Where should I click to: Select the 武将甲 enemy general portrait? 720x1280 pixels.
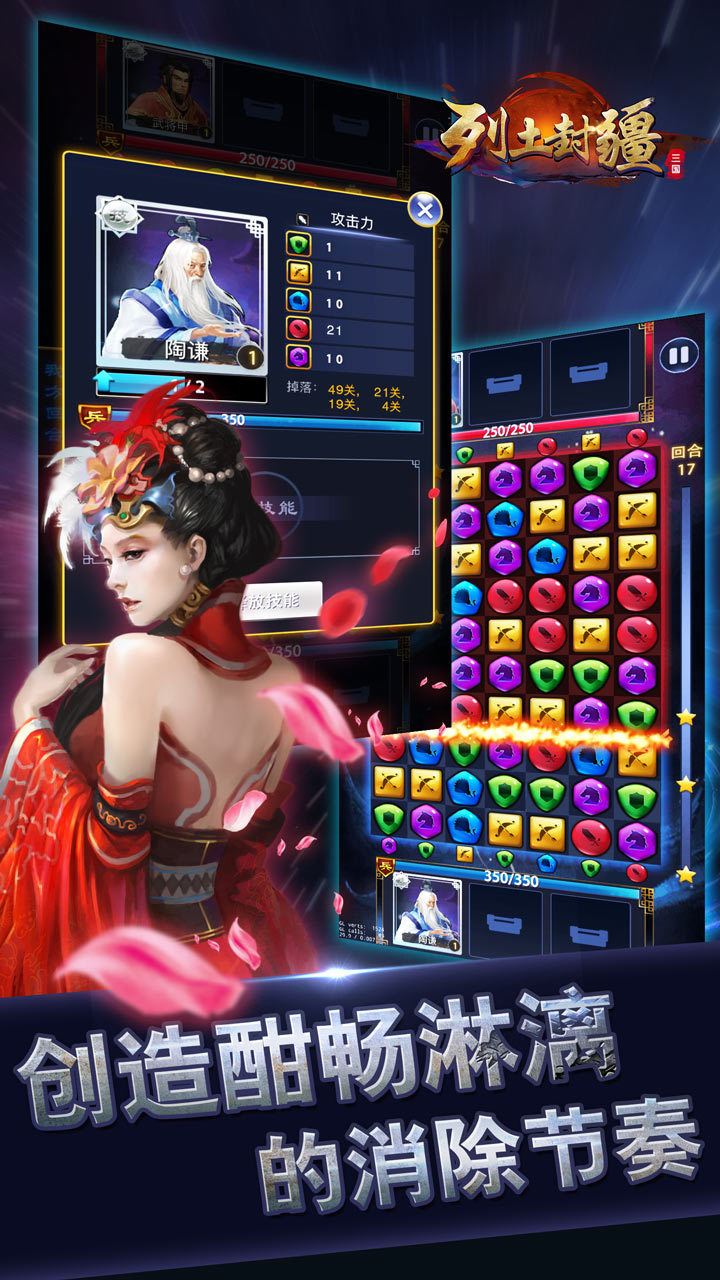tap(168, 92)
